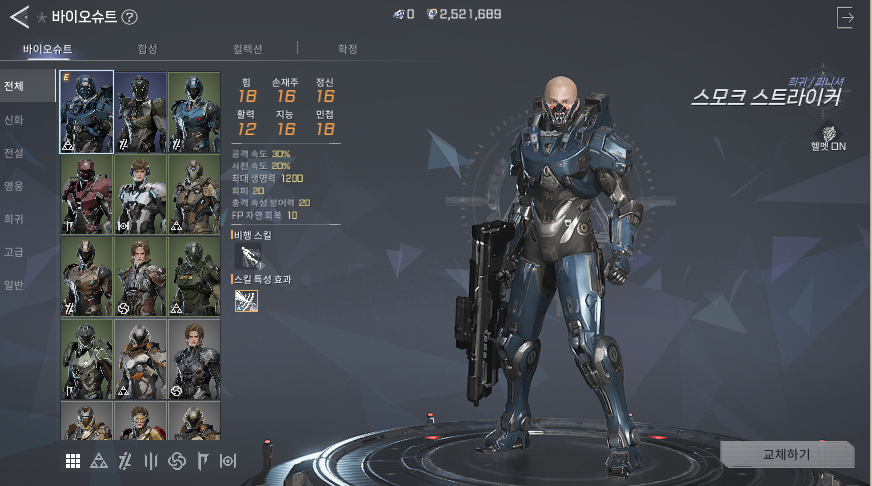Screen dimensions: 872x486
Task: Toggle the 헬멧 ON helmet button
Action: tap(829, 134)
